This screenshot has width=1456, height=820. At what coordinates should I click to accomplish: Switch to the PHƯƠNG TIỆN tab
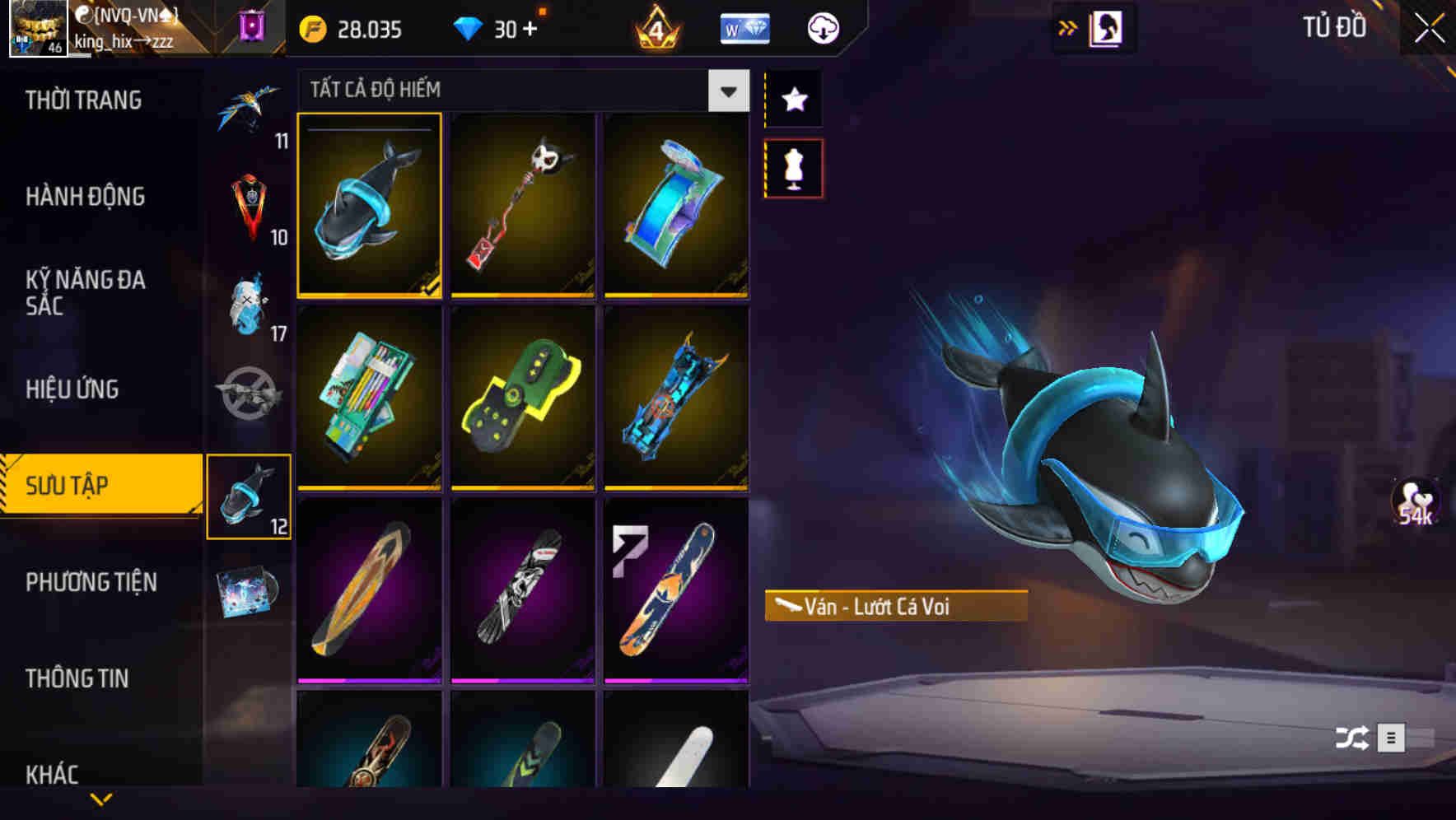click(91, 581)
